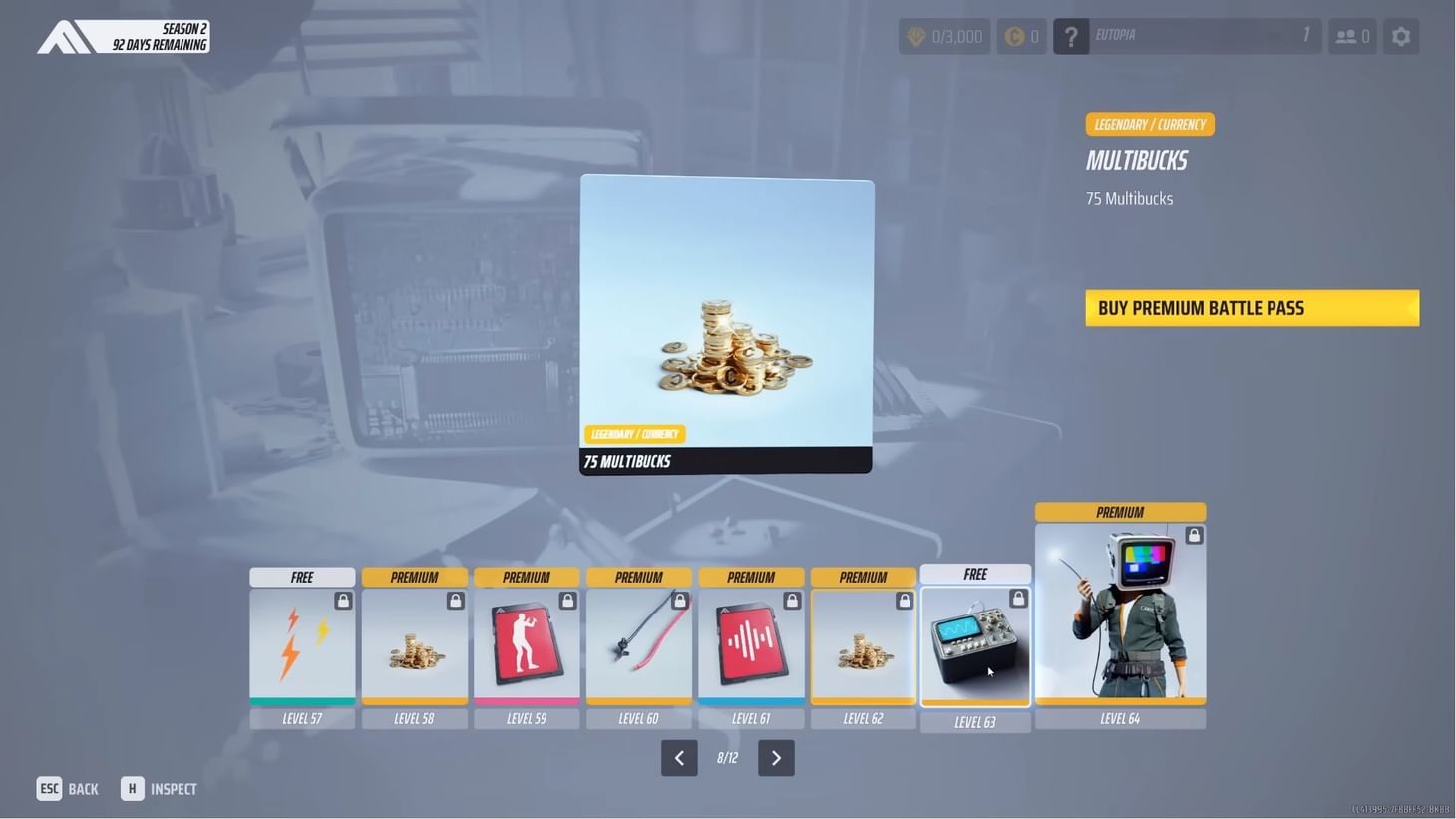The height and width of the screenshot is (819, 1456).
Task: Click the coin currency icon
Action: pos(1016,36)
